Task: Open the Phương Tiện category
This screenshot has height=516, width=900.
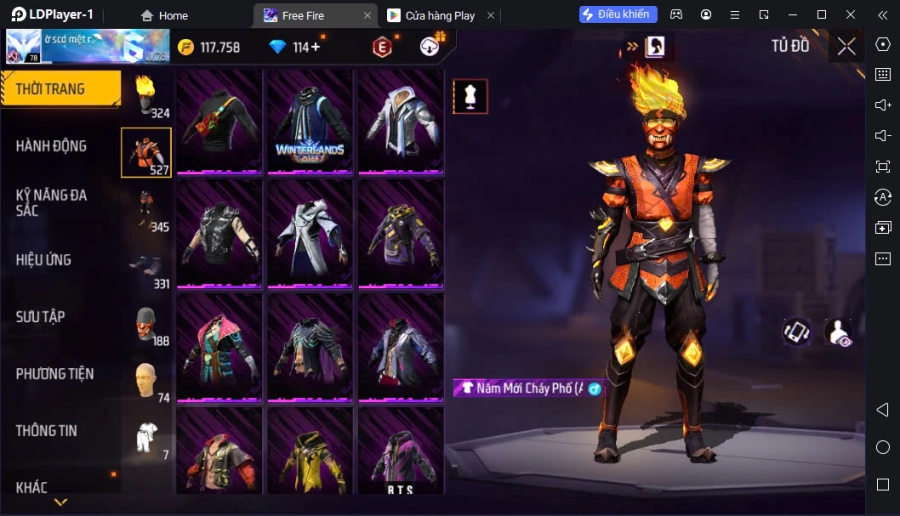Action: coord(55,374)
